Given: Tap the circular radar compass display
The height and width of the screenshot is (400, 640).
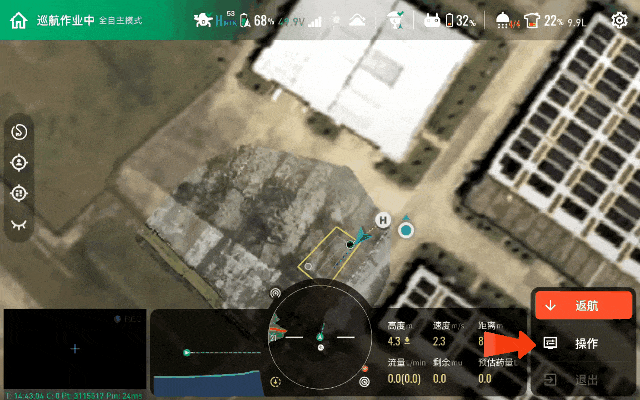Looking at the screenshot, I should point(320,336).
